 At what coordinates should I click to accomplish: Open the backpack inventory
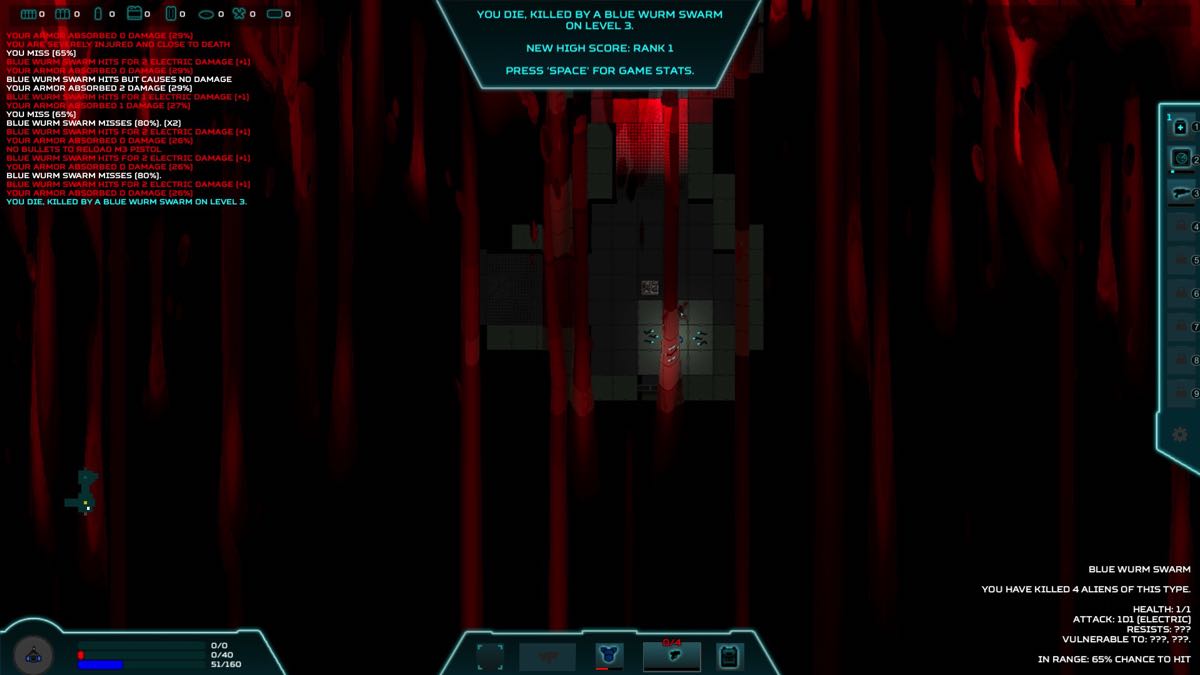pos(730,656)
